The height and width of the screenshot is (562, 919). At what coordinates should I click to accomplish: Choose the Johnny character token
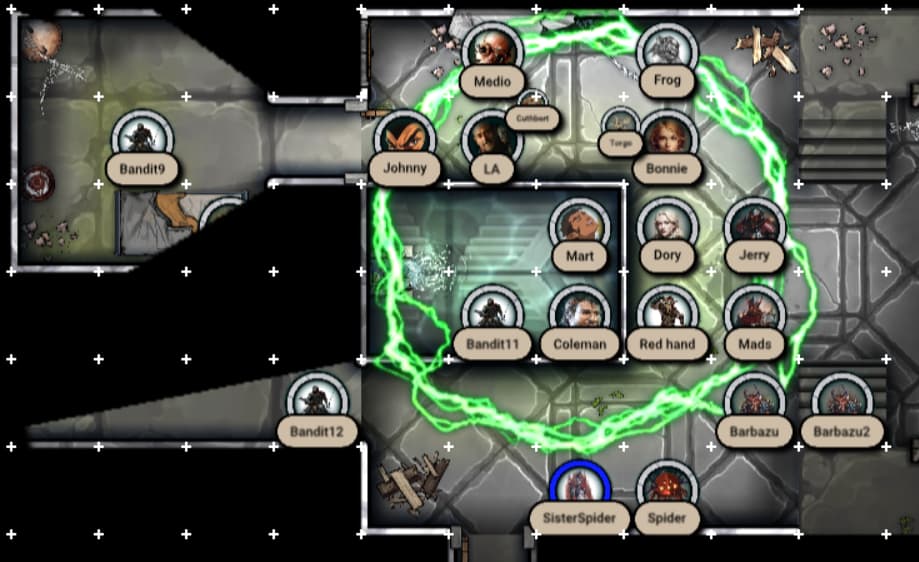(405, 138)
